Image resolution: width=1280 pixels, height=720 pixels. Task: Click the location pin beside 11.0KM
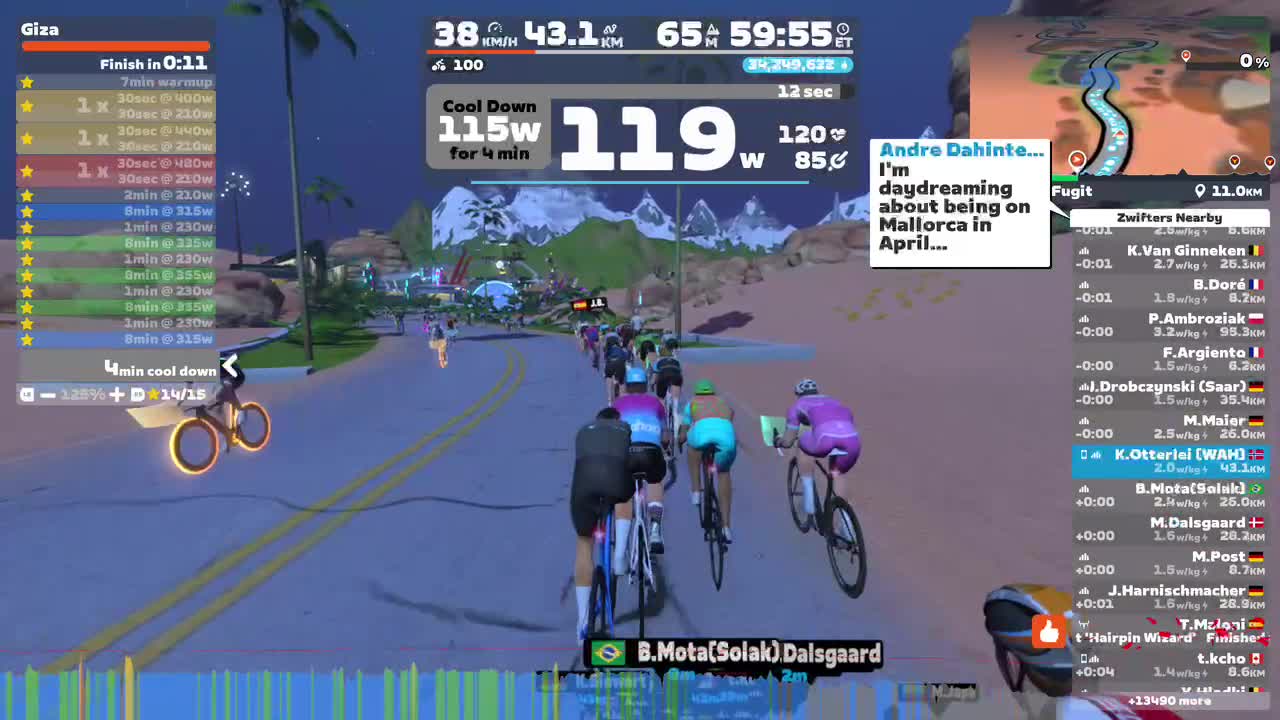coord(1200,191)
